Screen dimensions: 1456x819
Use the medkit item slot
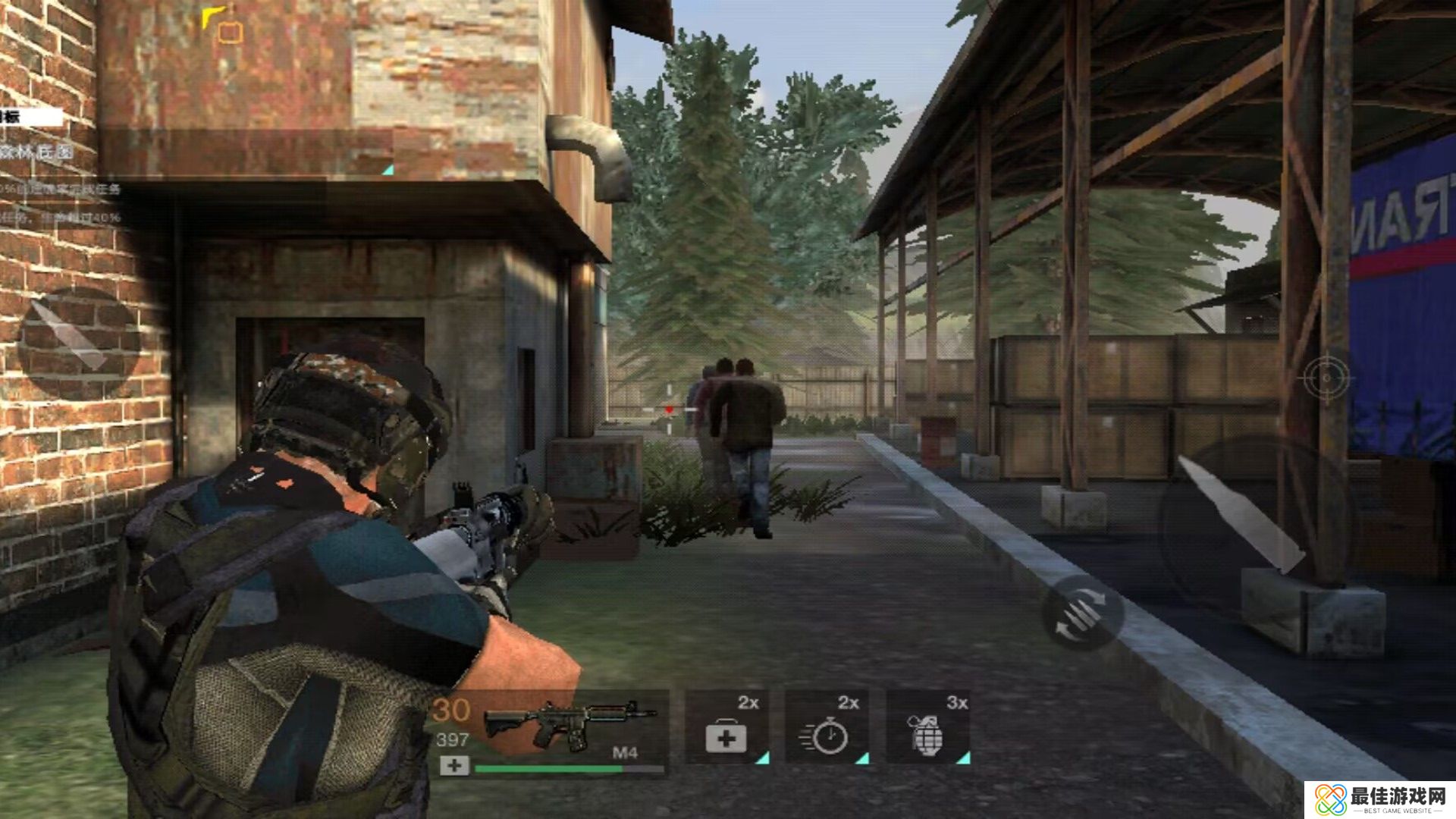click(726, 727)
